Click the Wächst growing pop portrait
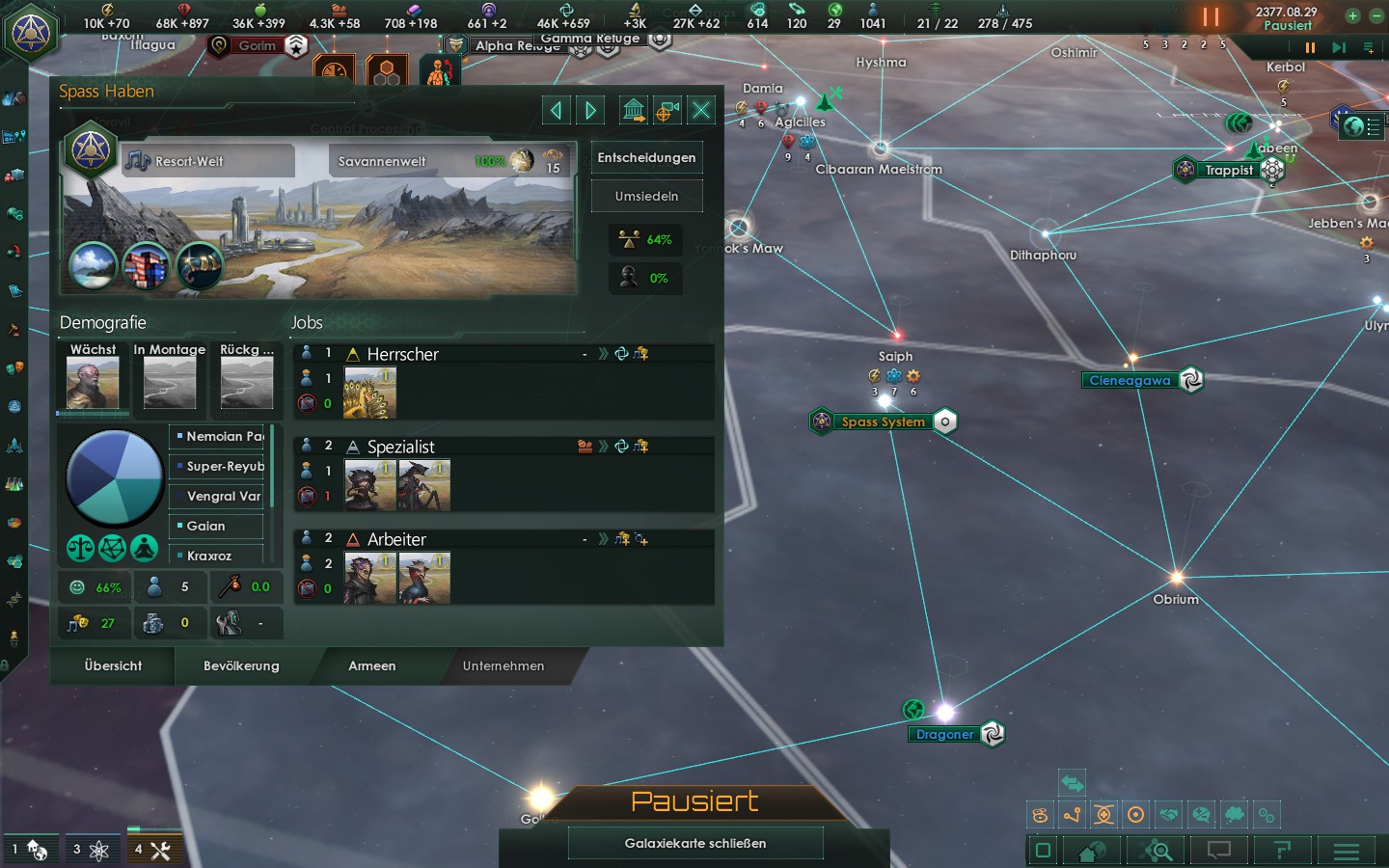The height and width of the screenshot is (868, 1389). click(x=93, y=382)
